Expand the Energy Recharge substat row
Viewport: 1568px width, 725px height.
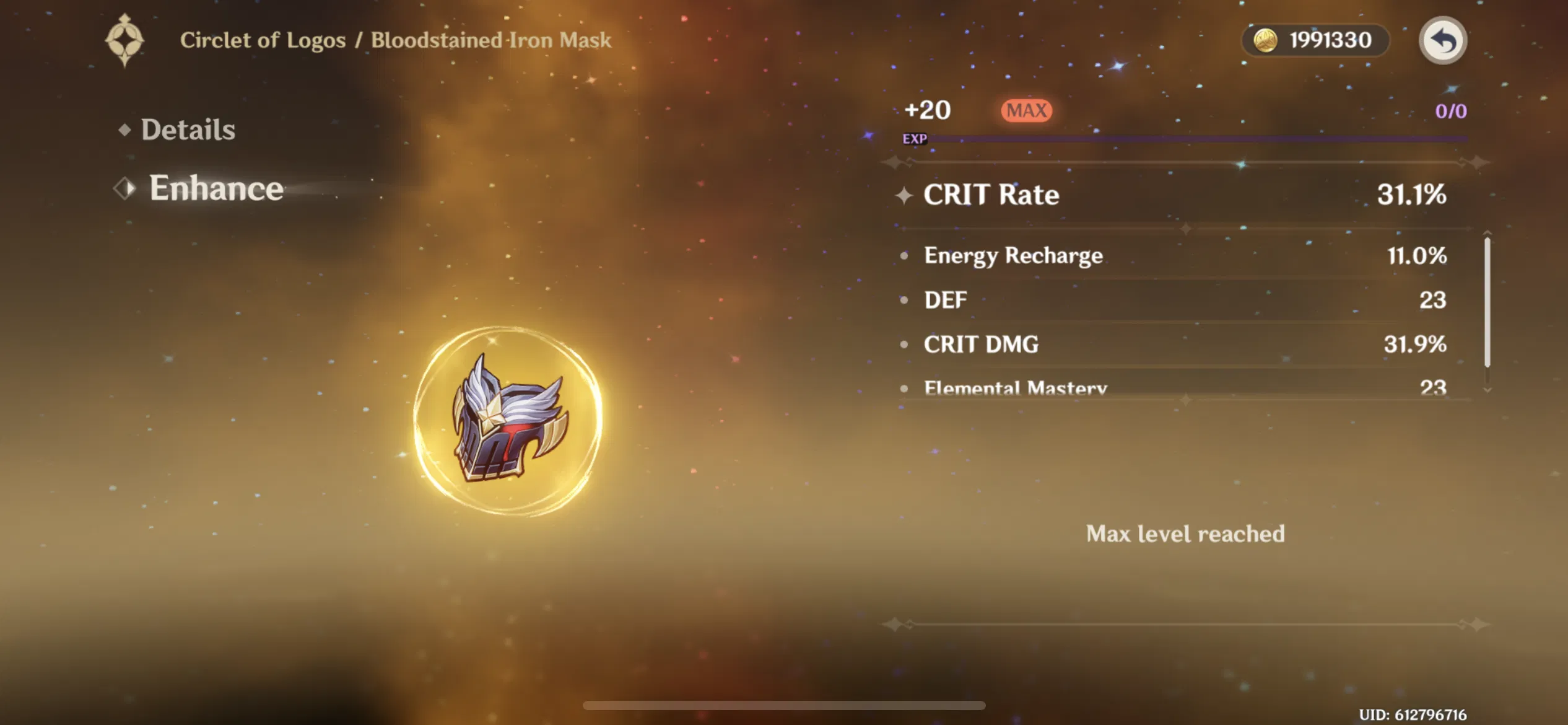[x=1177, y=255]
